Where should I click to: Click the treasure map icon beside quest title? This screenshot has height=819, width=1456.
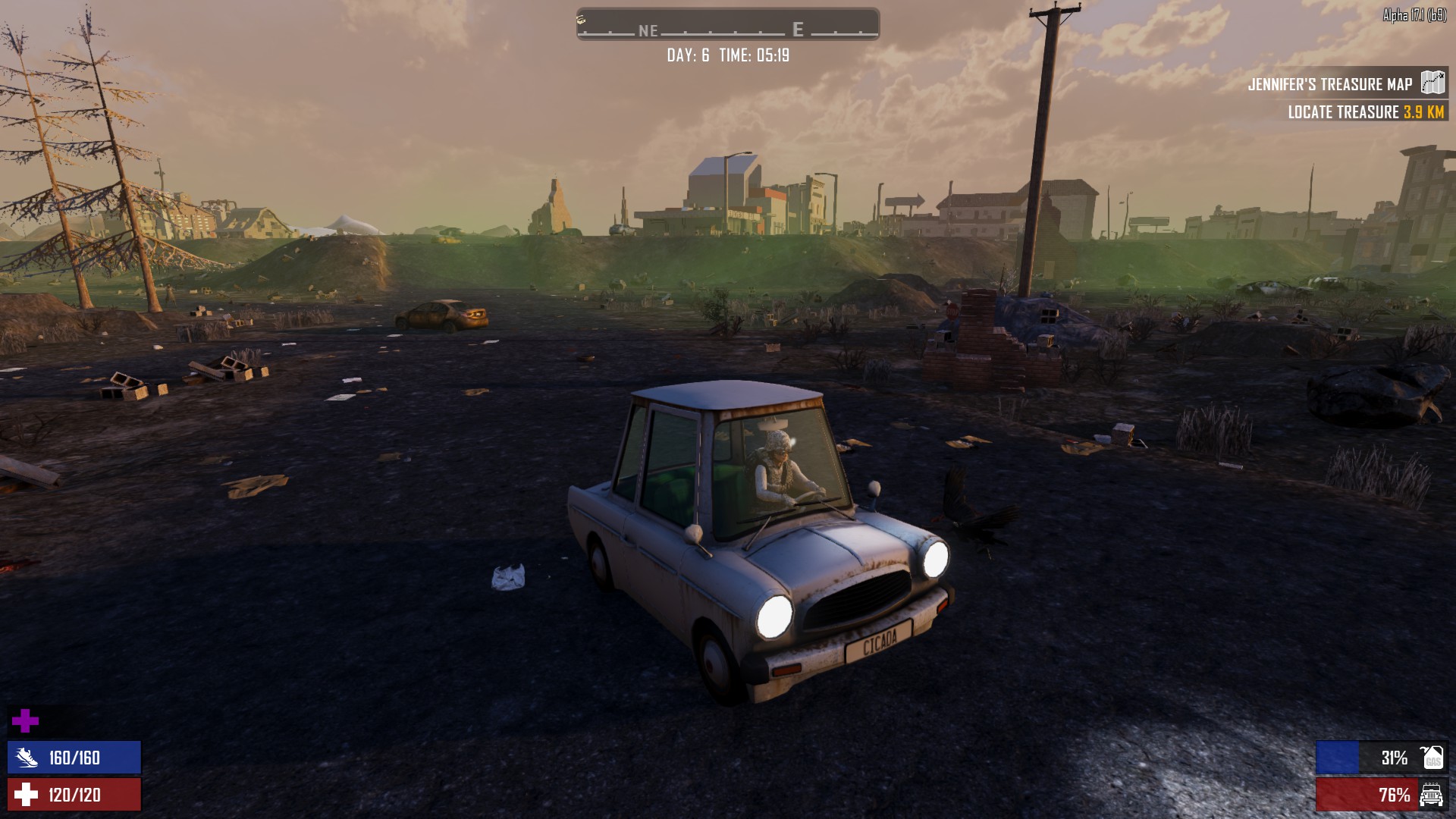point(1432,83)
